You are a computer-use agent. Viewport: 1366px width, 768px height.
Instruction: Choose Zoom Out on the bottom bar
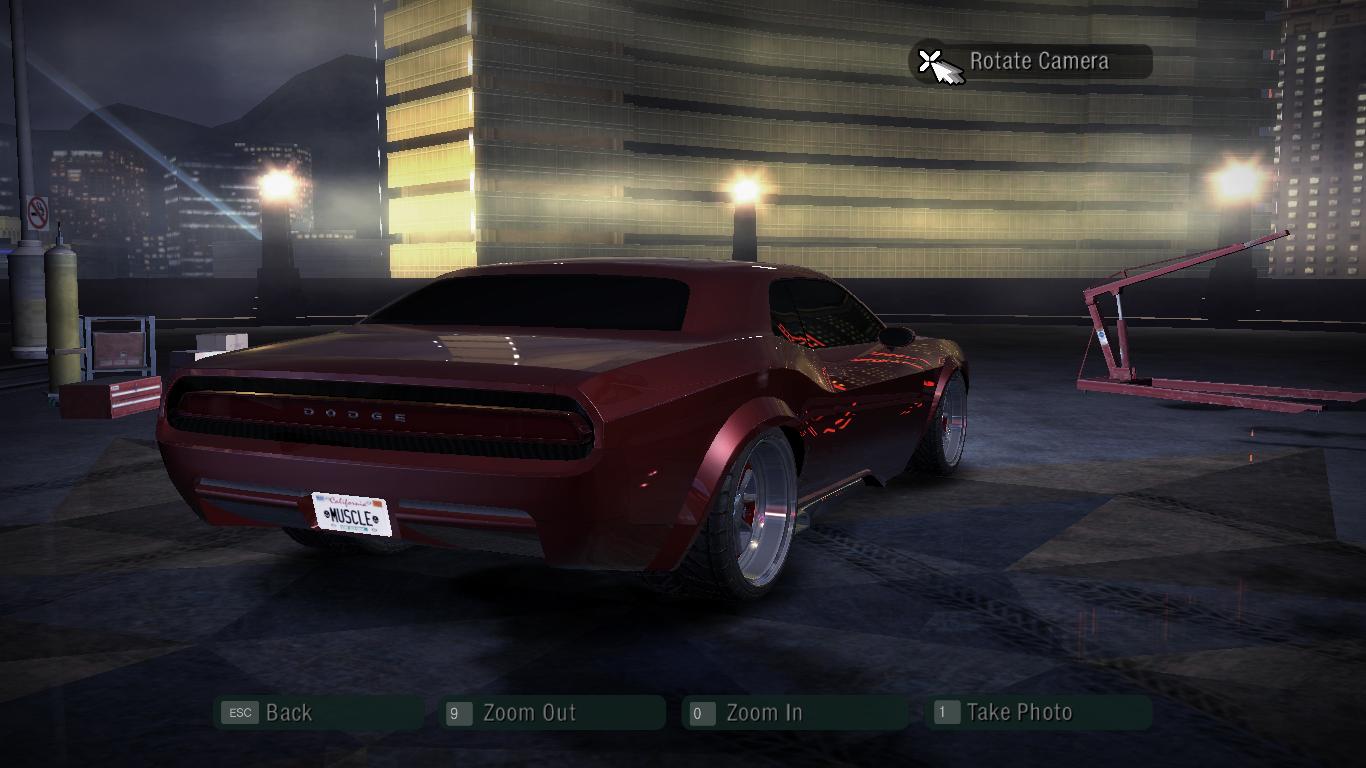tap(528, 713)
